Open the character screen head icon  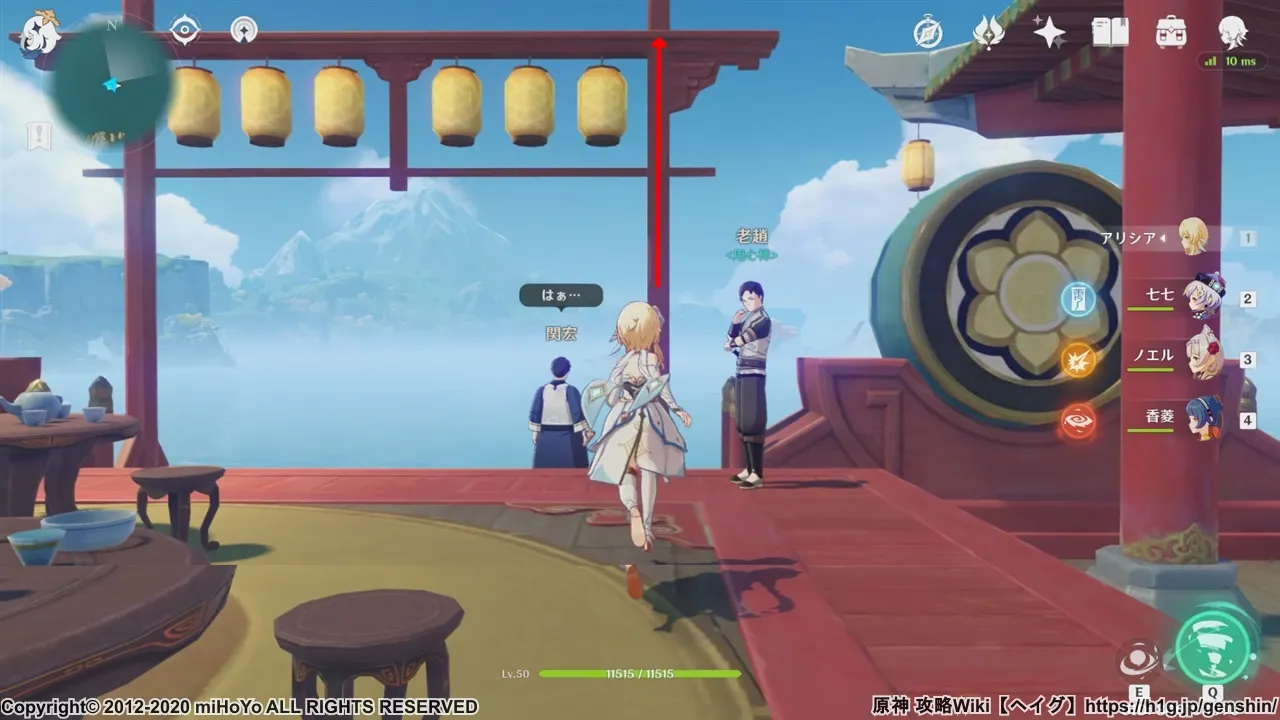tap(1232, 33)
